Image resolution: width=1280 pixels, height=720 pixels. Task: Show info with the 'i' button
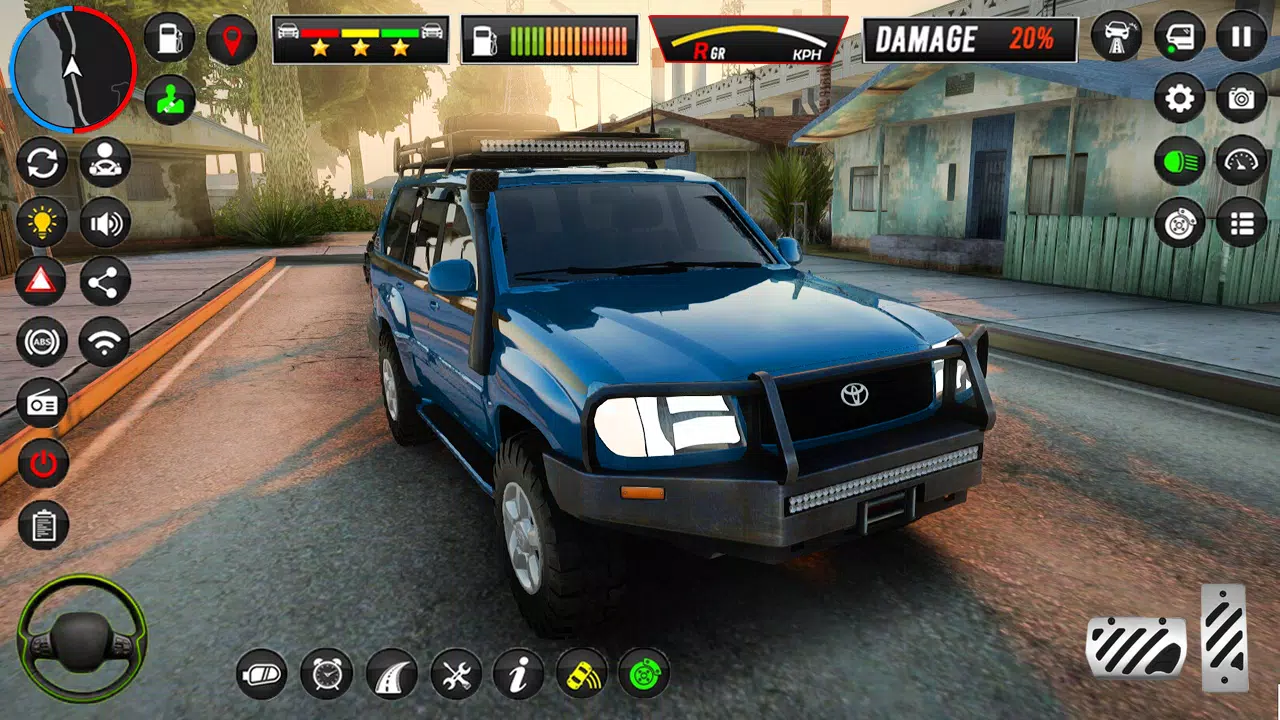[x=518, y=674]
